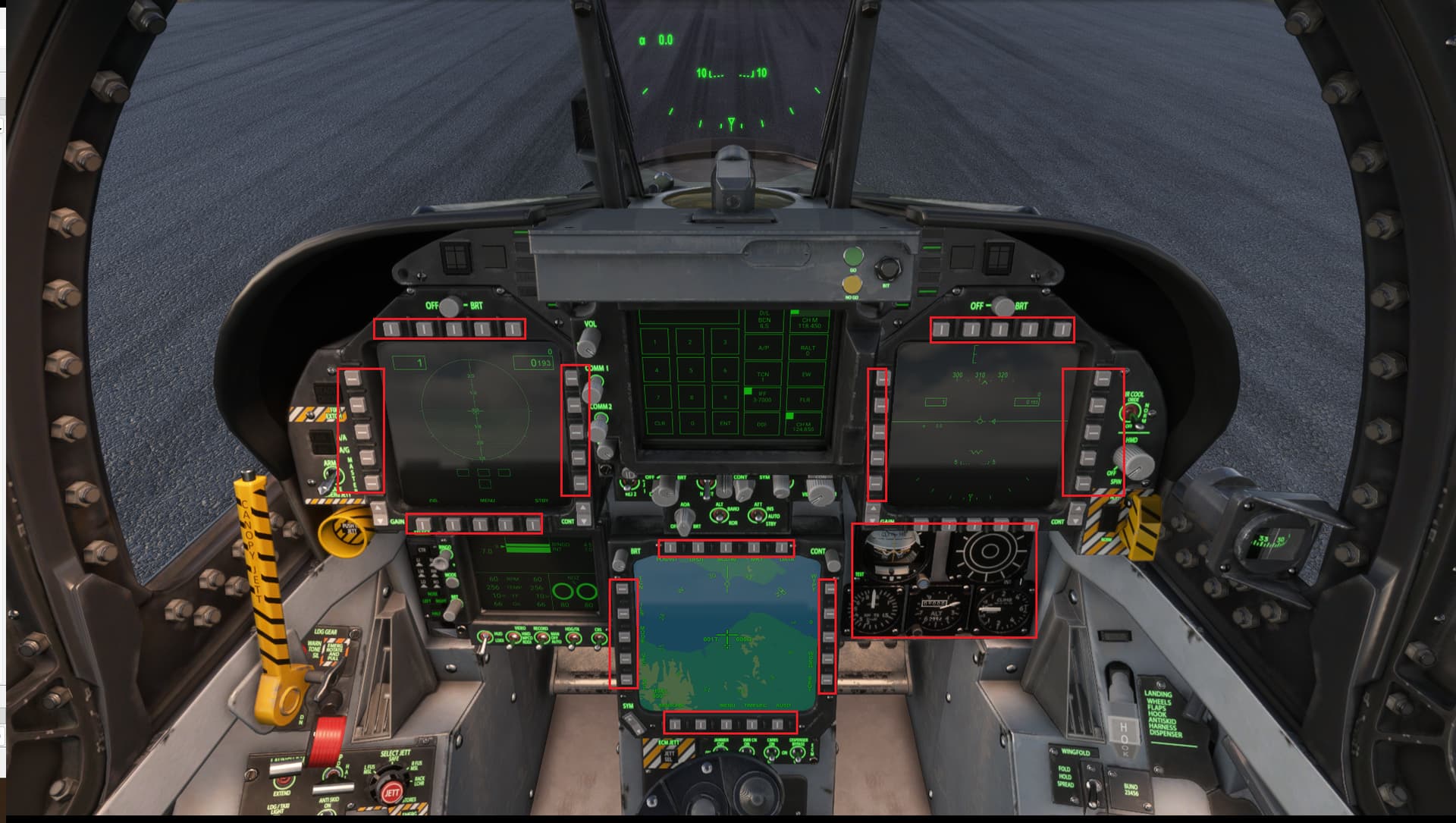This screenshot has height=823, width=1456.
Task: Select the A/P option on the UFC
Action: pyautogui.click(x=763, y=348)
